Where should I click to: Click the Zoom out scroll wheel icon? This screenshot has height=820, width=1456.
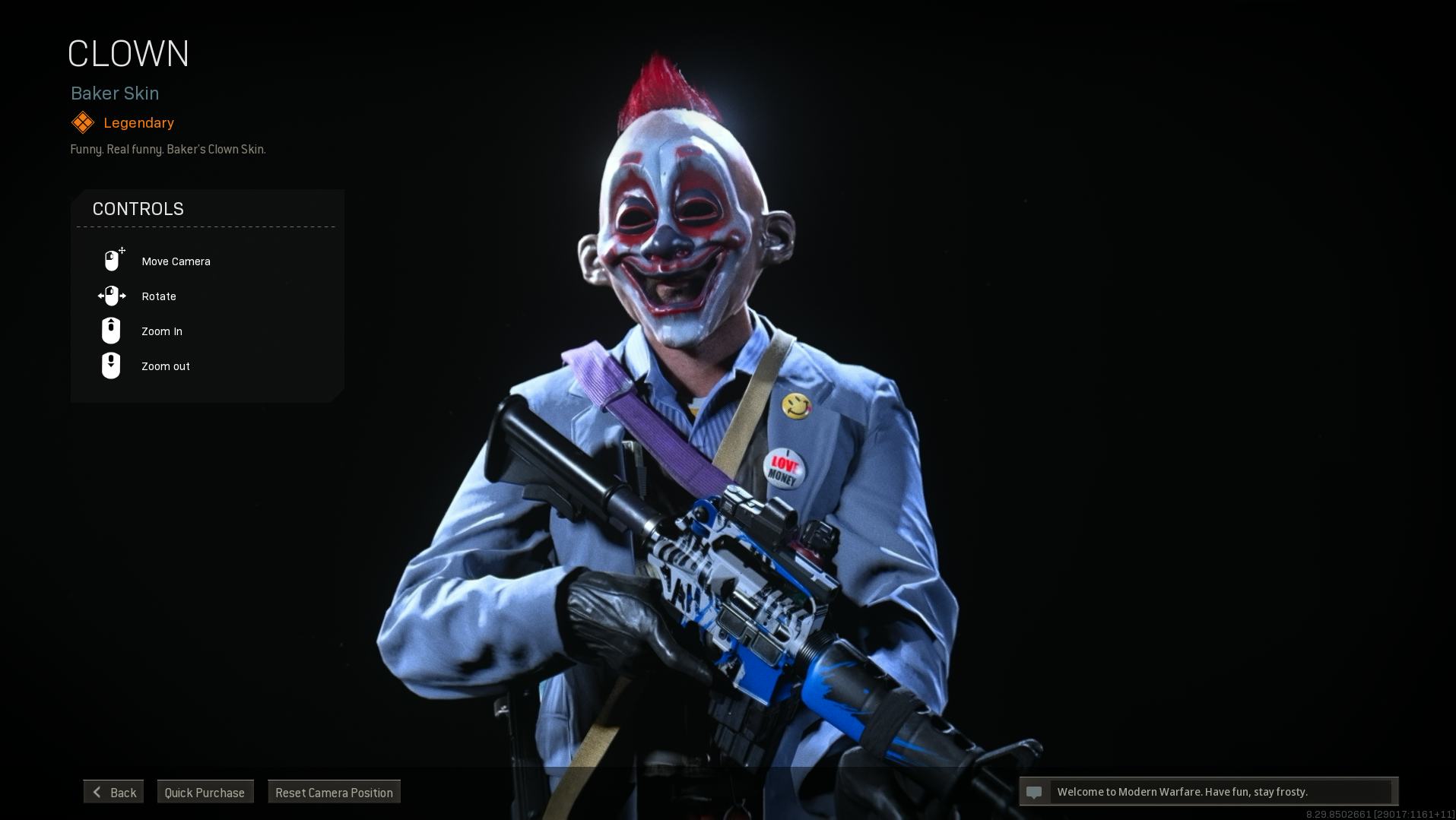pyautogui.click(x=111, y=365)
